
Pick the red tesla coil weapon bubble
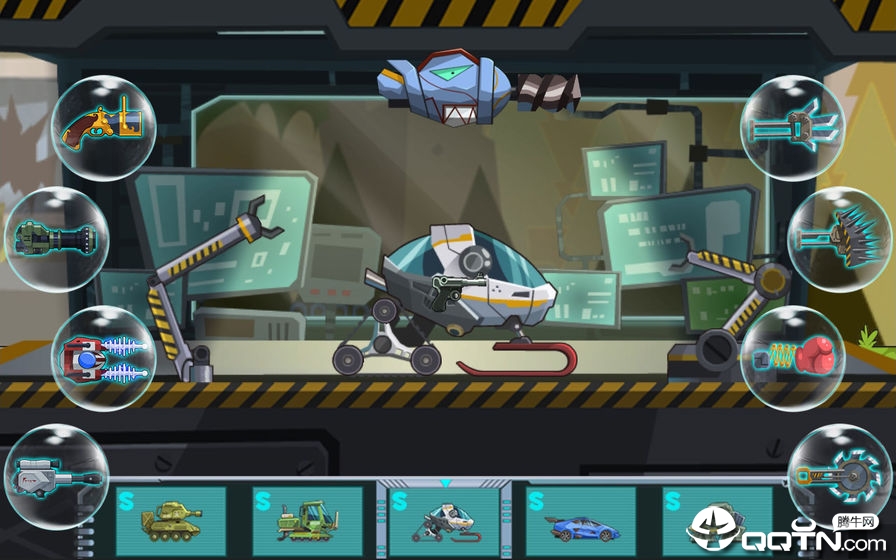click(x=103, y=358)
